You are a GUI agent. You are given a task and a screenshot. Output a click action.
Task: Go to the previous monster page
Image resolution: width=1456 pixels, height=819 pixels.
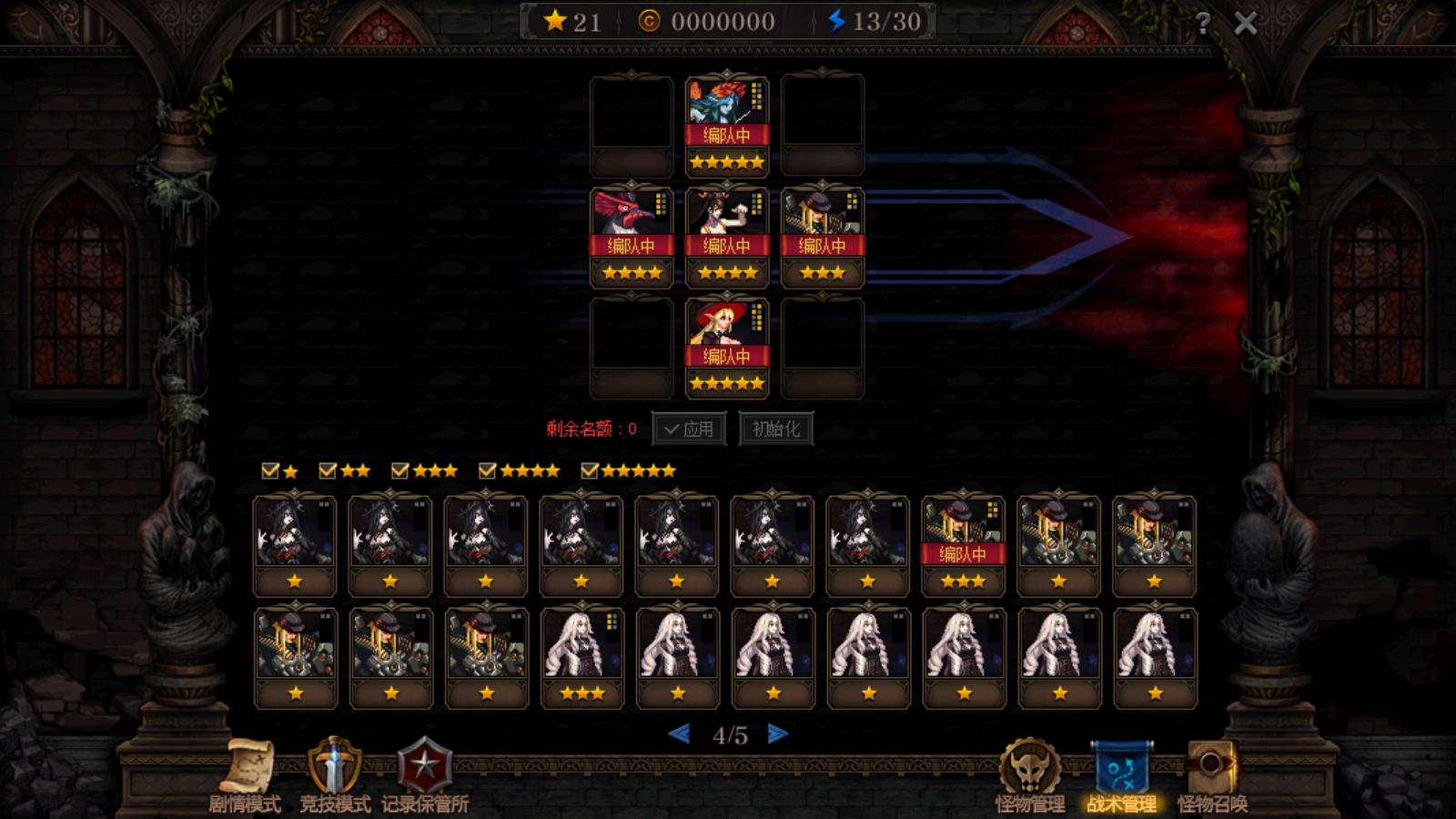[x=679, y=734]
